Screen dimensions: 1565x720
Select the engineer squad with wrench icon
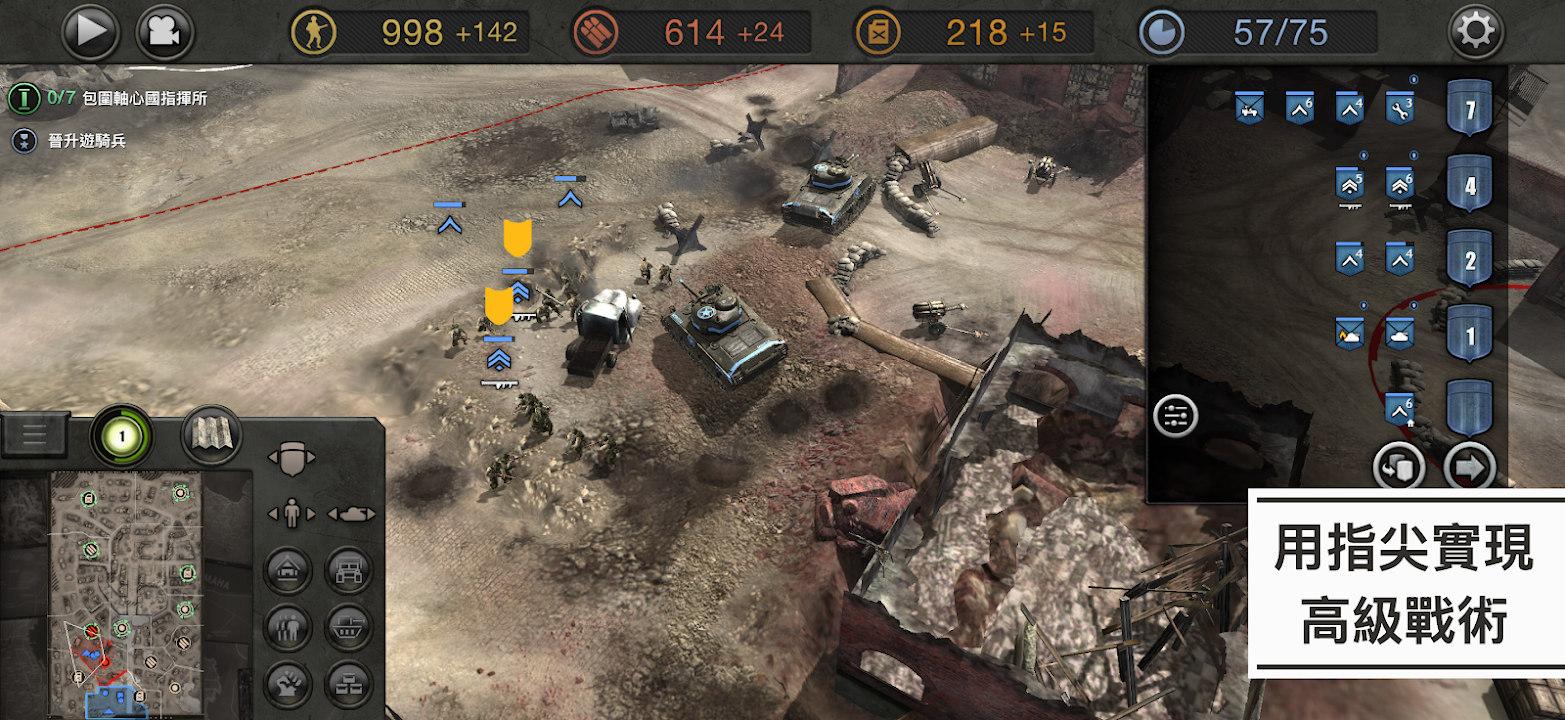coord(1399,109)
